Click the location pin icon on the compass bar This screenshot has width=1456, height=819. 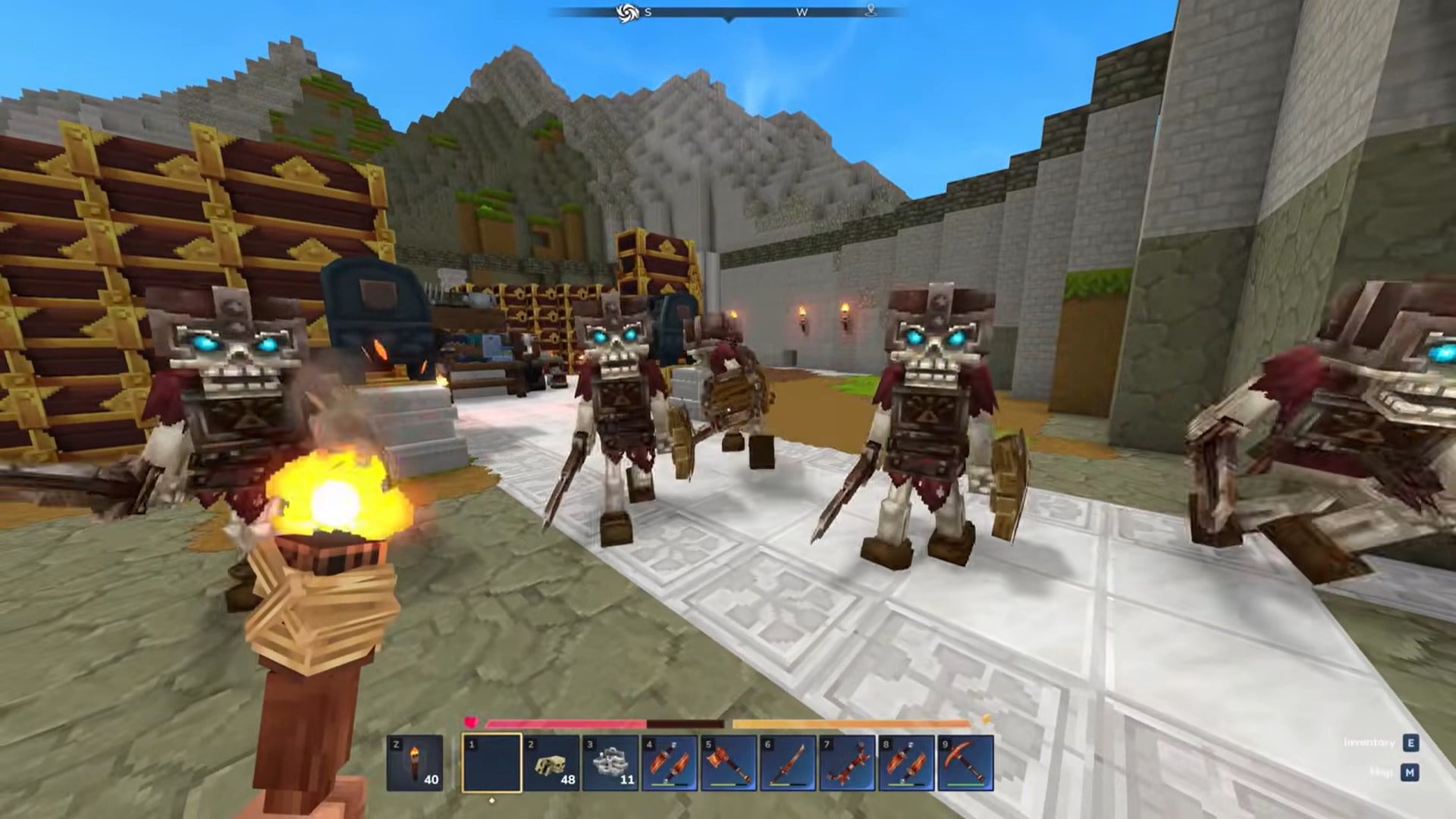click(x=871, y=11)
